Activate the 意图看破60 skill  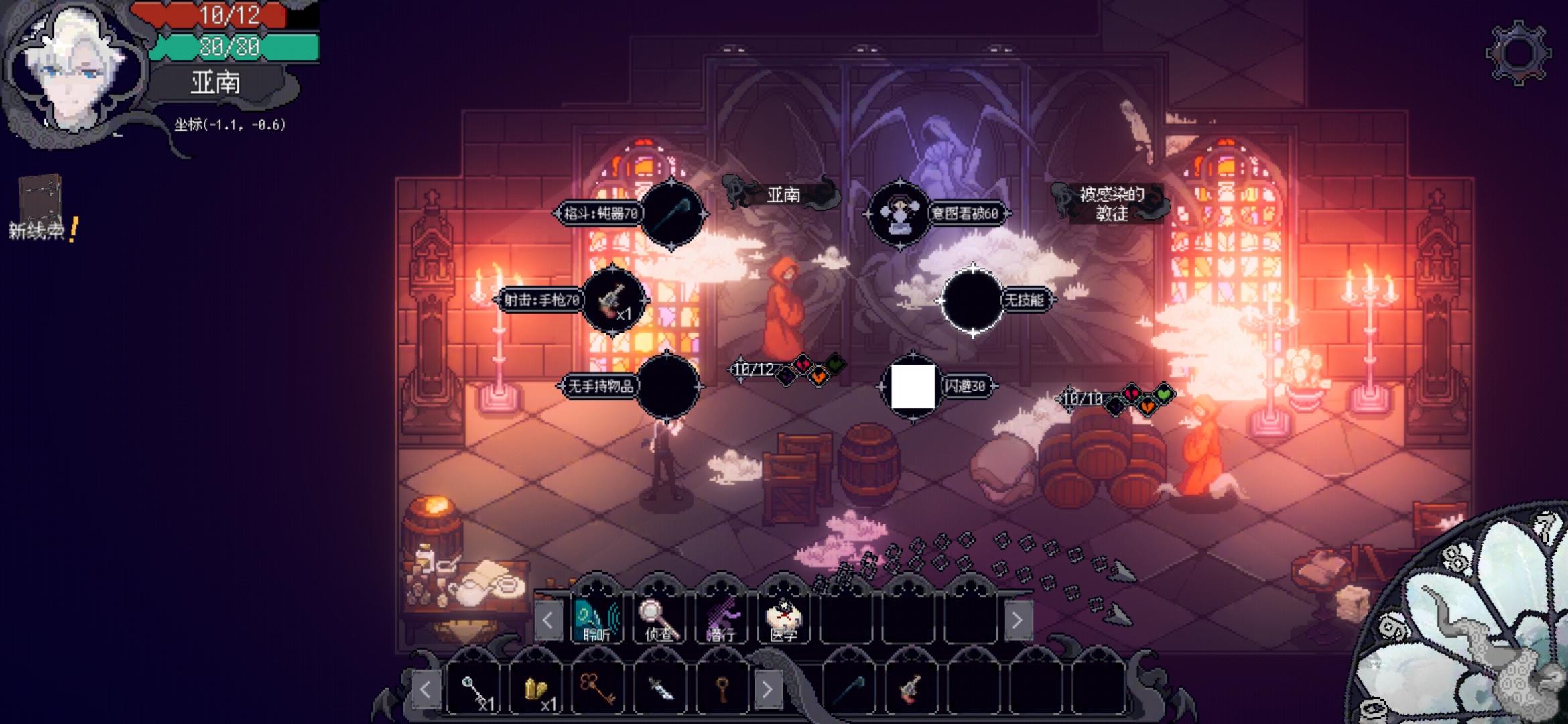[x=899, y=214]
